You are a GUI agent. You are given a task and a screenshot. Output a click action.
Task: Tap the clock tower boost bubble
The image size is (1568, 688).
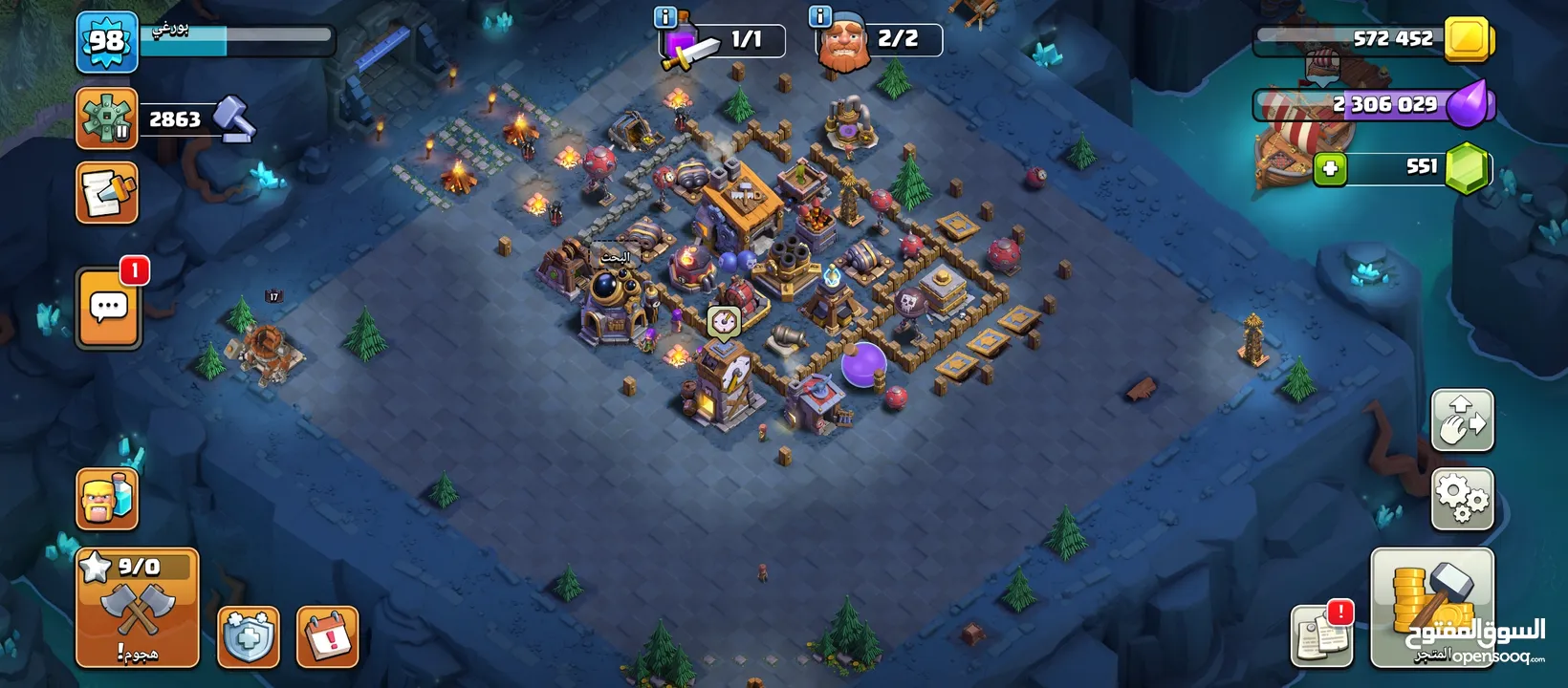(724, 321)
